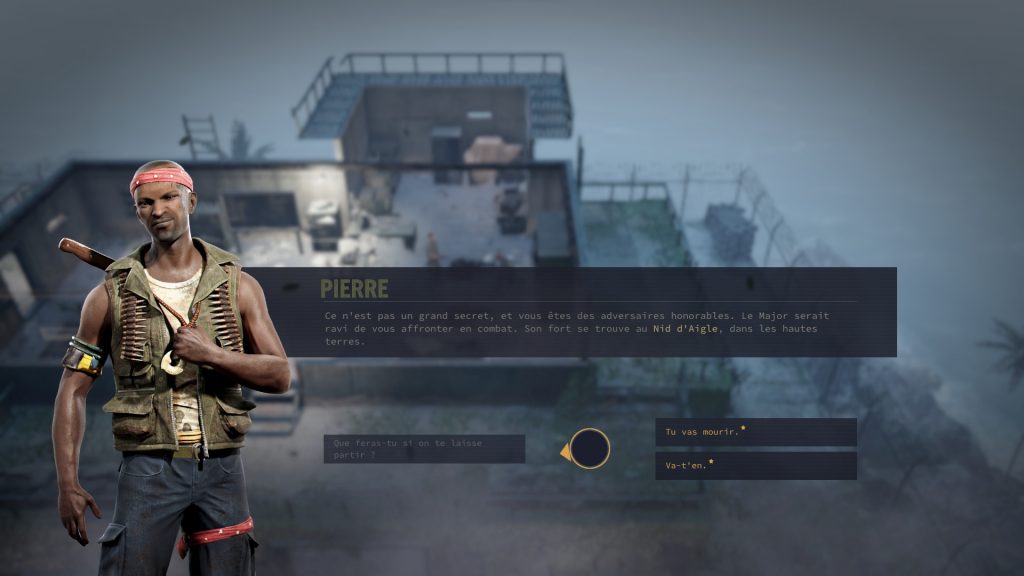Choose the "Tu vas mourir." reply

[755, 432]
